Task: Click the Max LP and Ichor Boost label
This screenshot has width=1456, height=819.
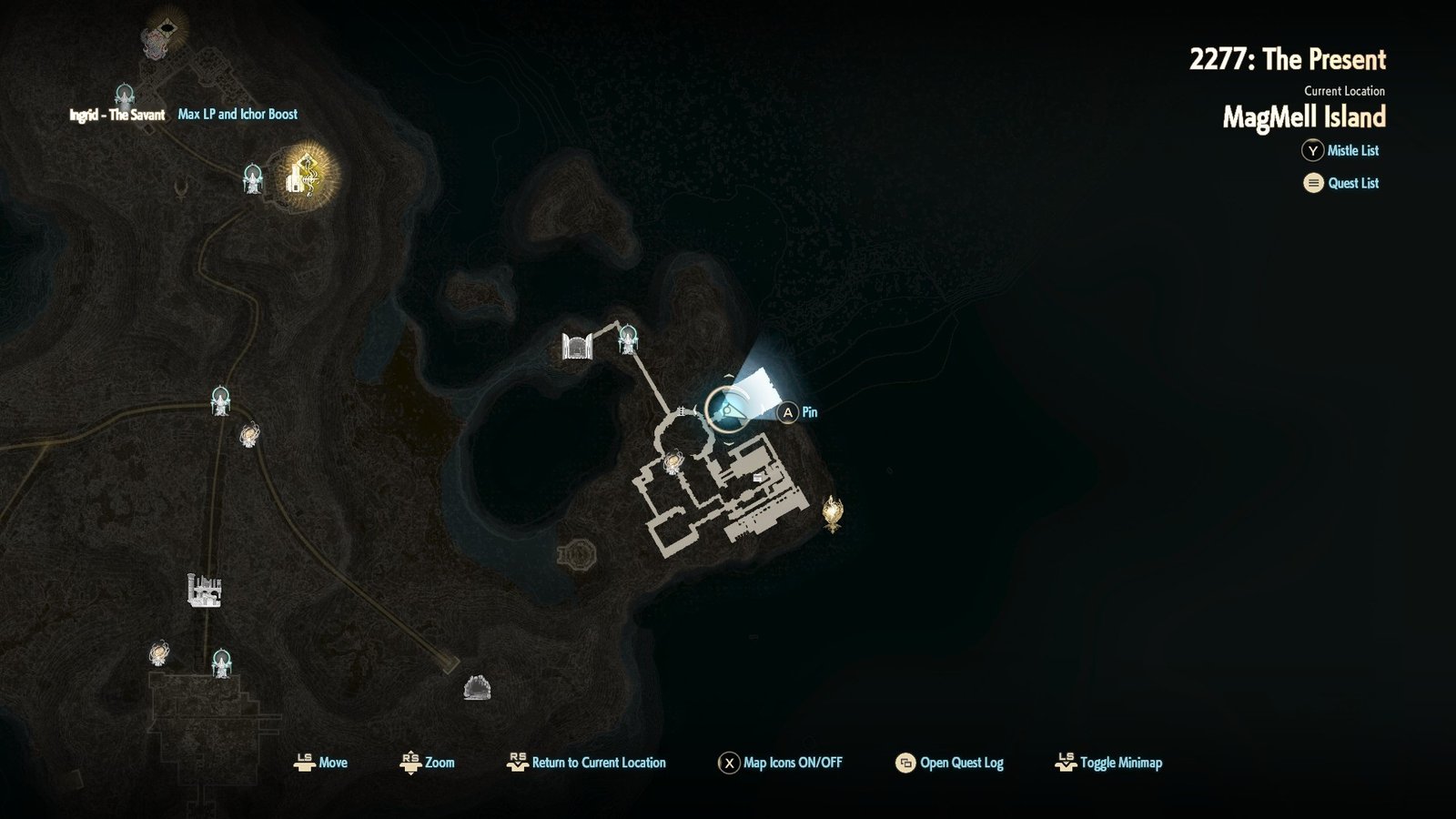Action: tap(238, 115)
